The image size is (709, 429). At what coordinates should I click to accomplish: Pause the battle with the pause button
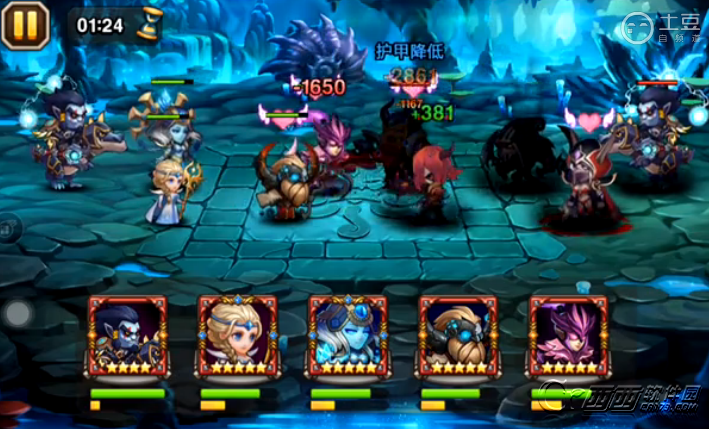[21, 24]
